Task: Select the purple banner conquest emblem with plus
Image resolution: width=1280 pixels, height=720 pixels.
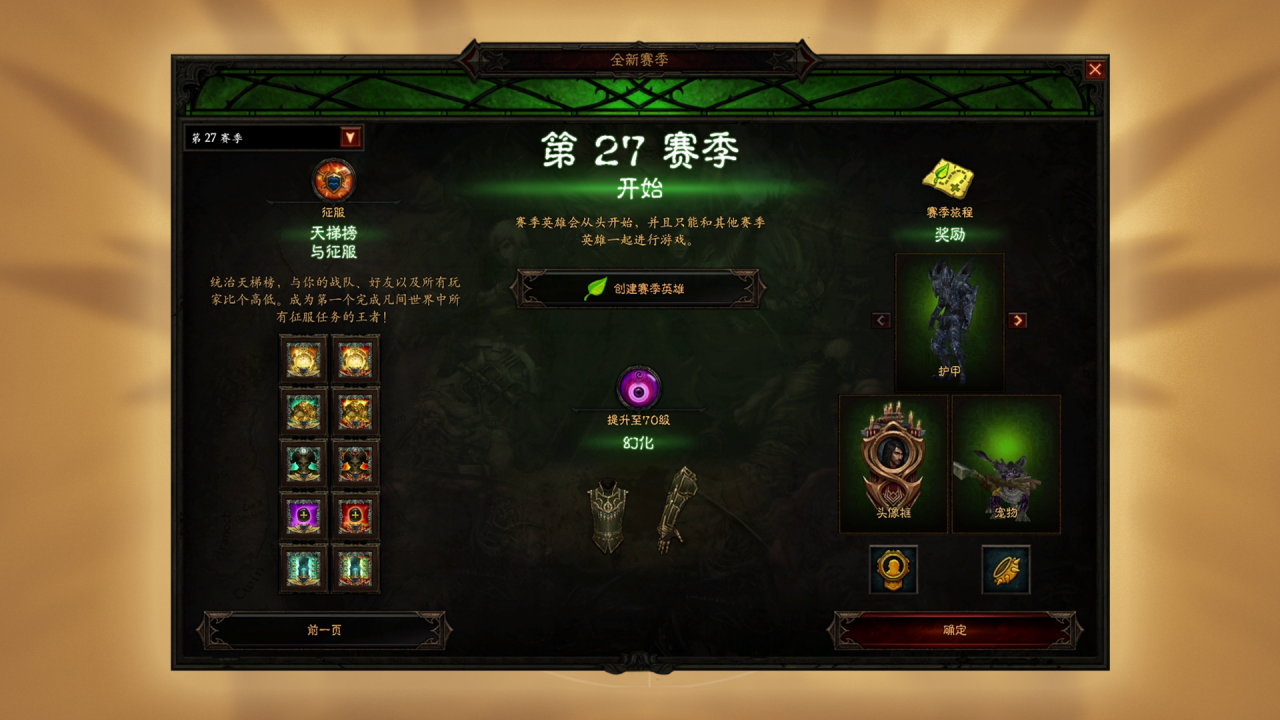Action: coord(302,516)
